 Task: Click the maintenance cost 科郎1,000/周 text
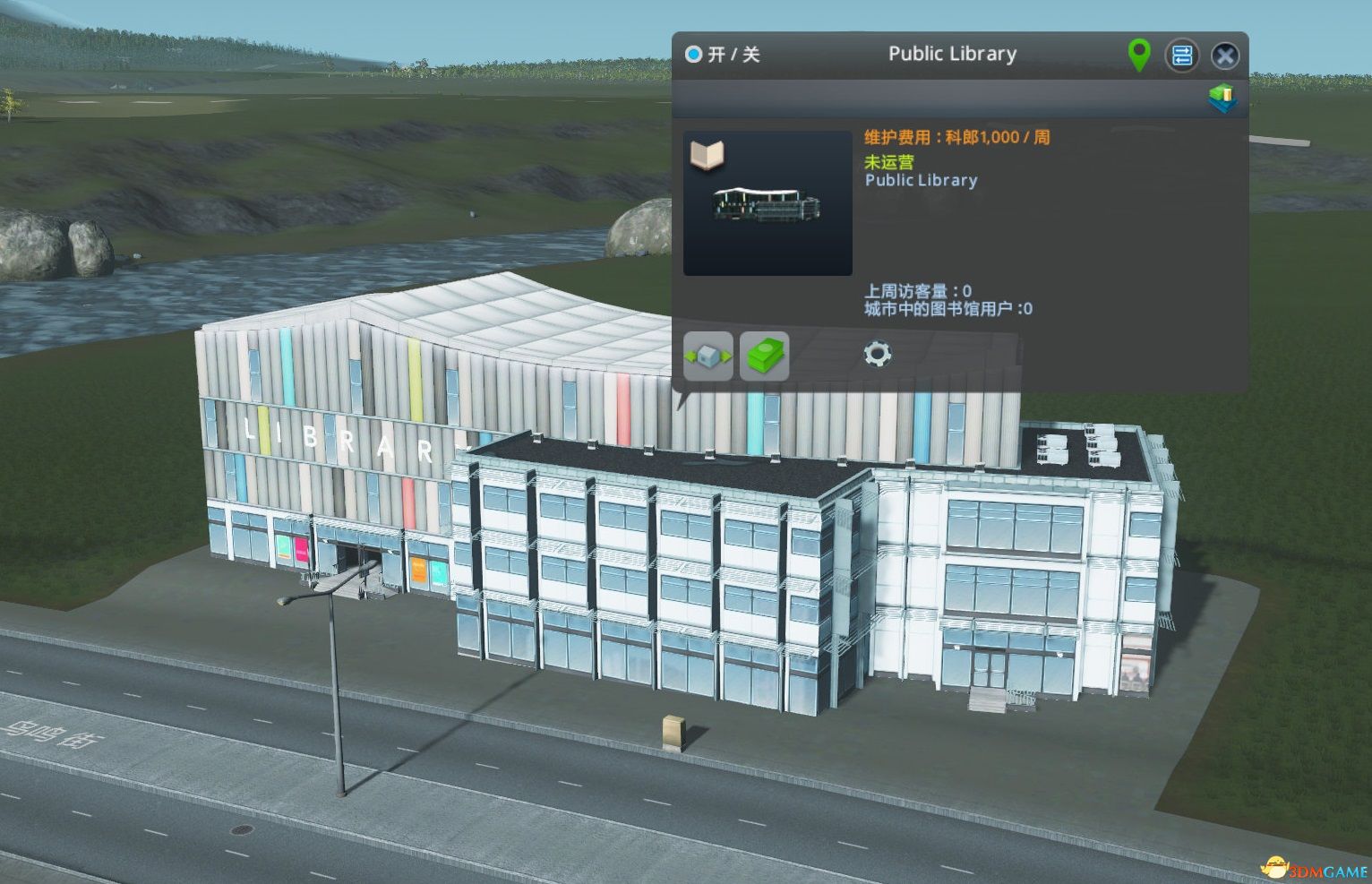[x=956, y=136]
